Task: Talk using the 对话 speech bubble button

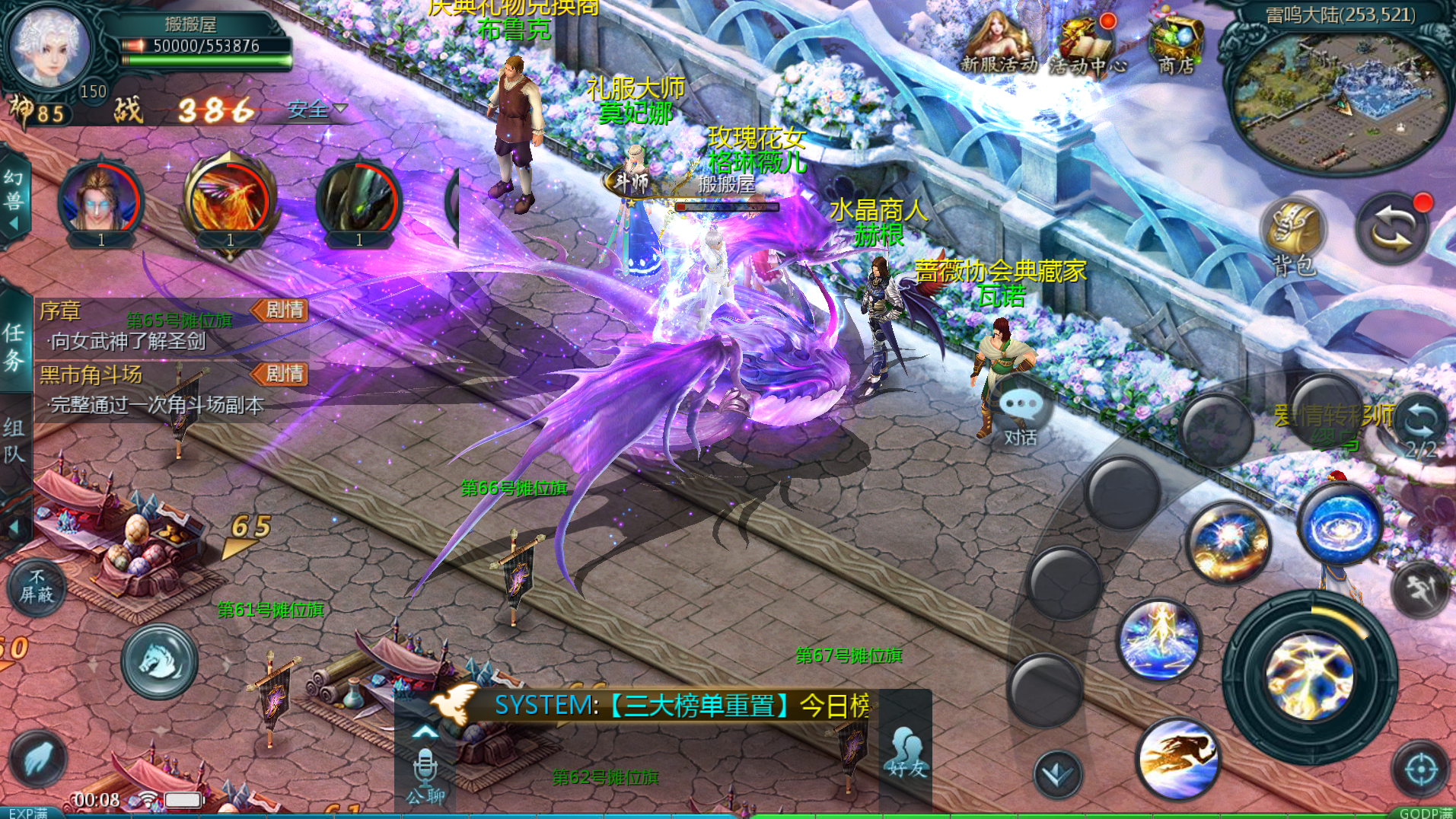Action: pyautogui.click(x=1020, y=415)
